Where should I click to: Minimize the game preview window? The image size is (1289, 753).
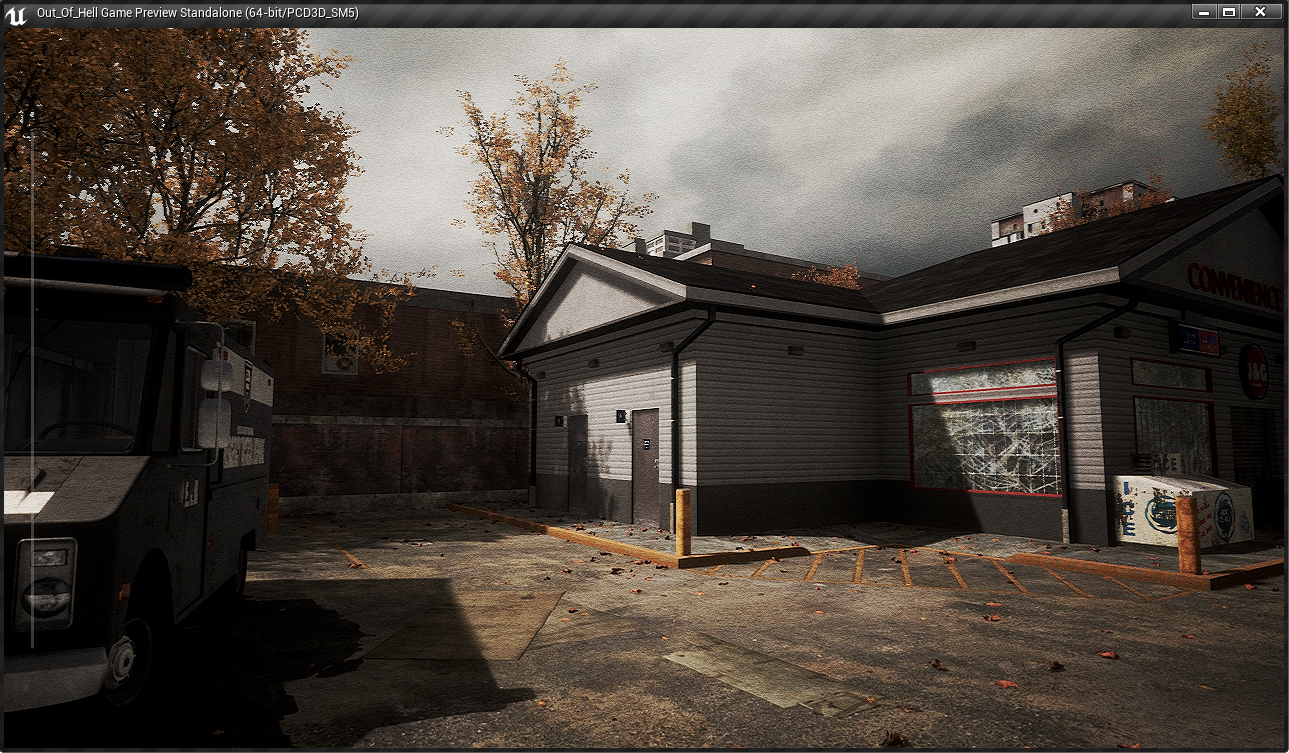1203,12
